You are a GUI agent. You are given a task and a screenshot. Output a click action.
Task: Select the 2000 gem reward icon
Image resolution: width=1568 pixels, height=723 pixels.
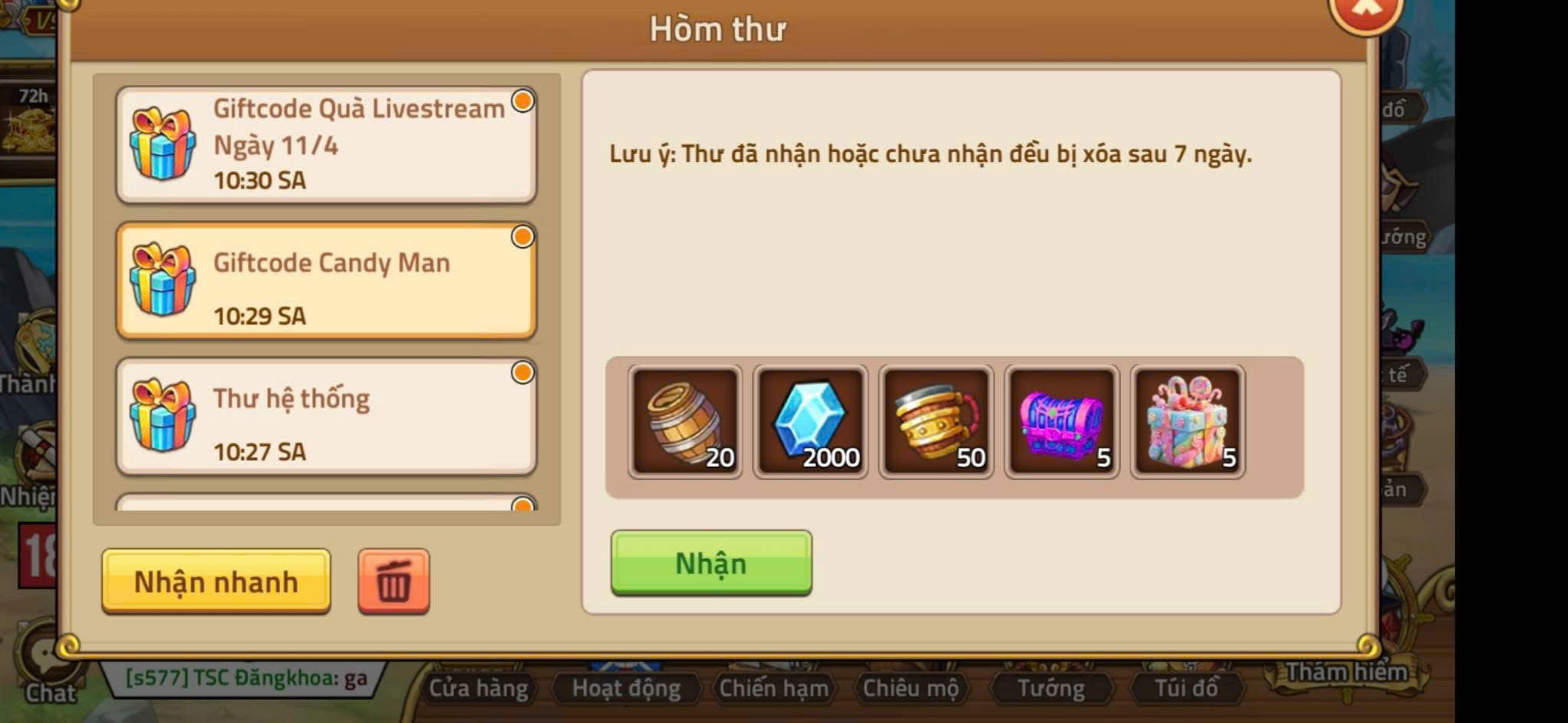coord(812,422)
